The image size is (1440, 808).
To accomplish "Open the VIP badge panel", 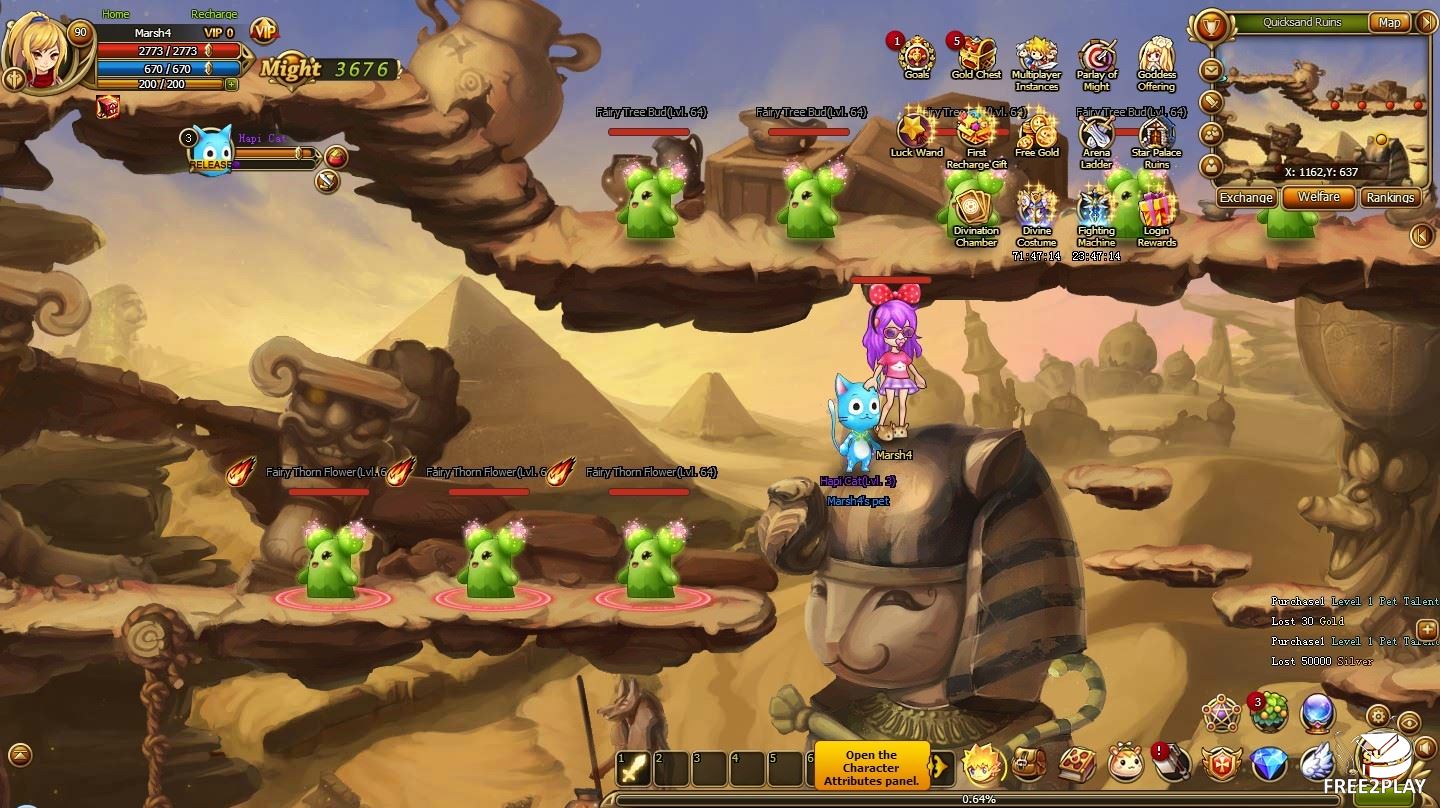I will (264, 31).
